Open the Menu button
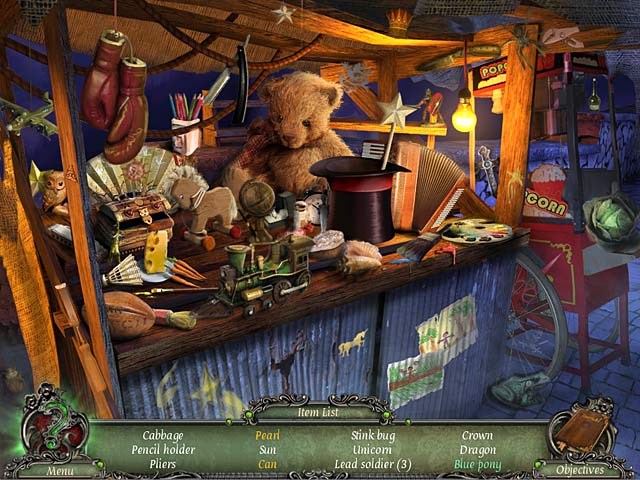640x480 pixels. pyautogui.click(x=58, y=470)
